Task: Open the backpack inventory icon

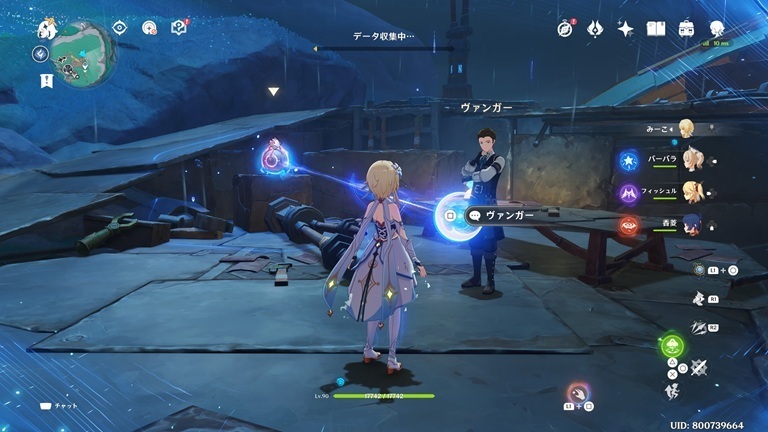Action: [x=687, y=29]
